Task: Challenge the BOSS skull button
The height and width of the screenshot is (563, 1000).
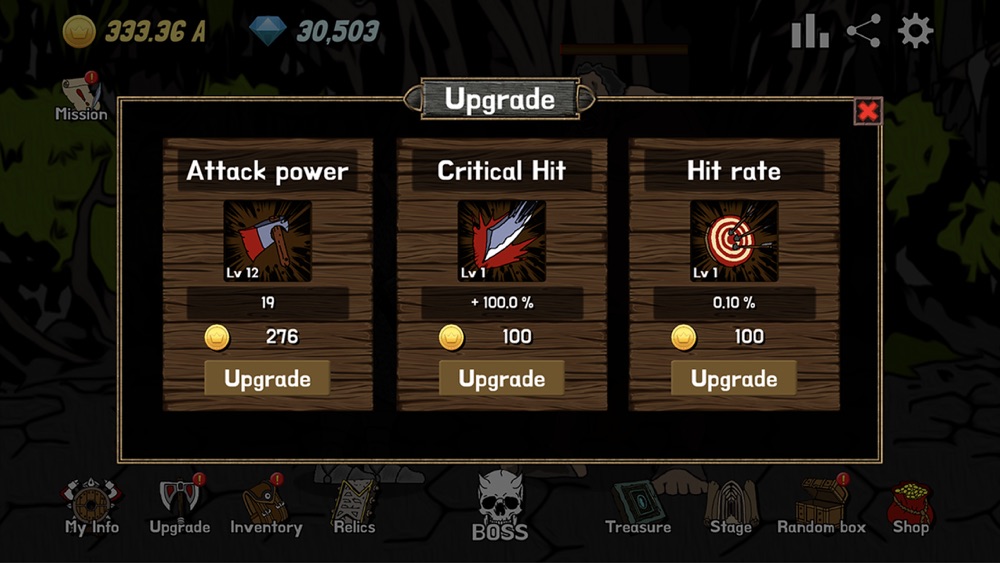Action: (500, 506)
